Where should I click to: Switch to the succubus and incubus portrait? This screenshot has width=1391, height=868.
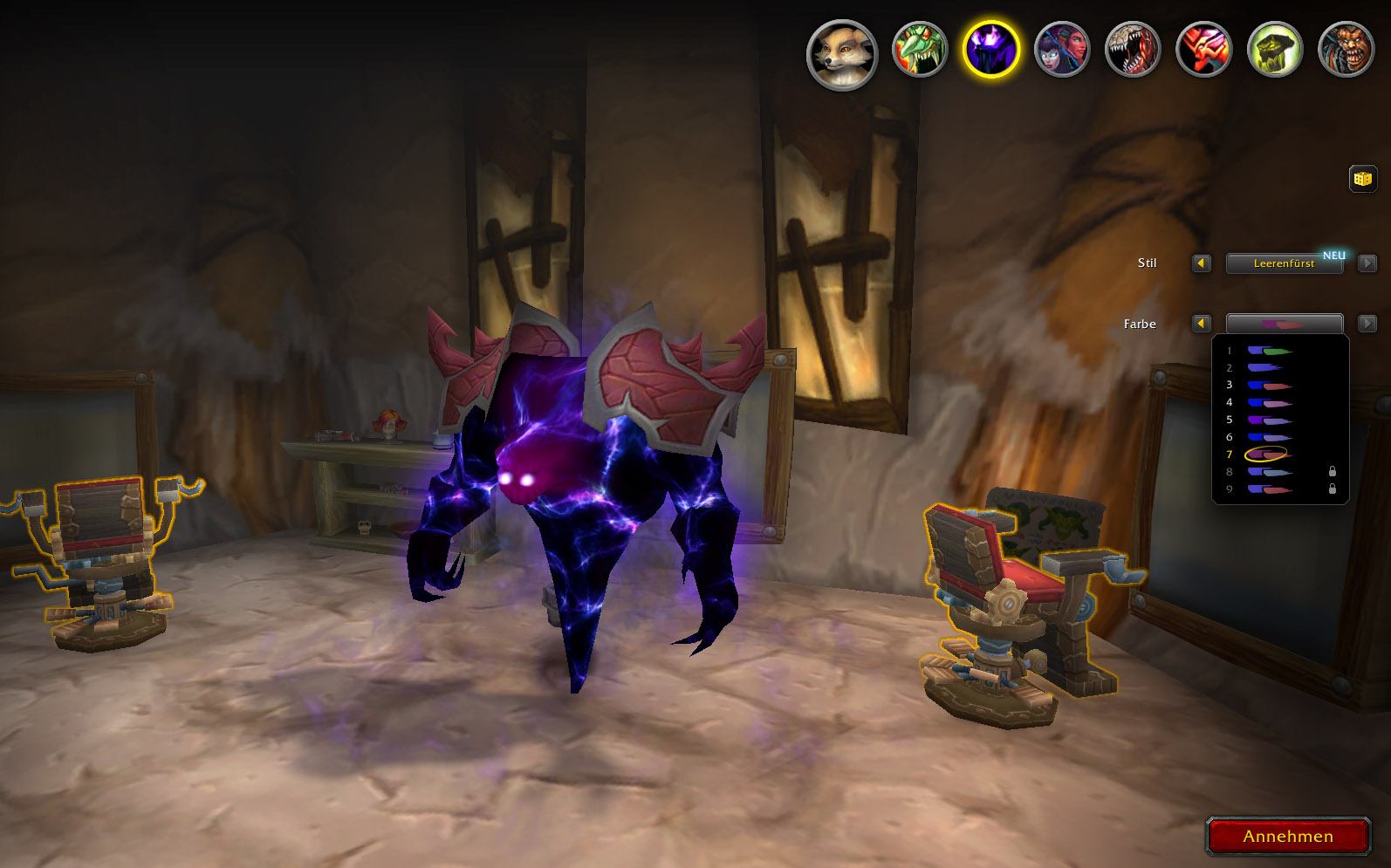tap(1062, 50)
